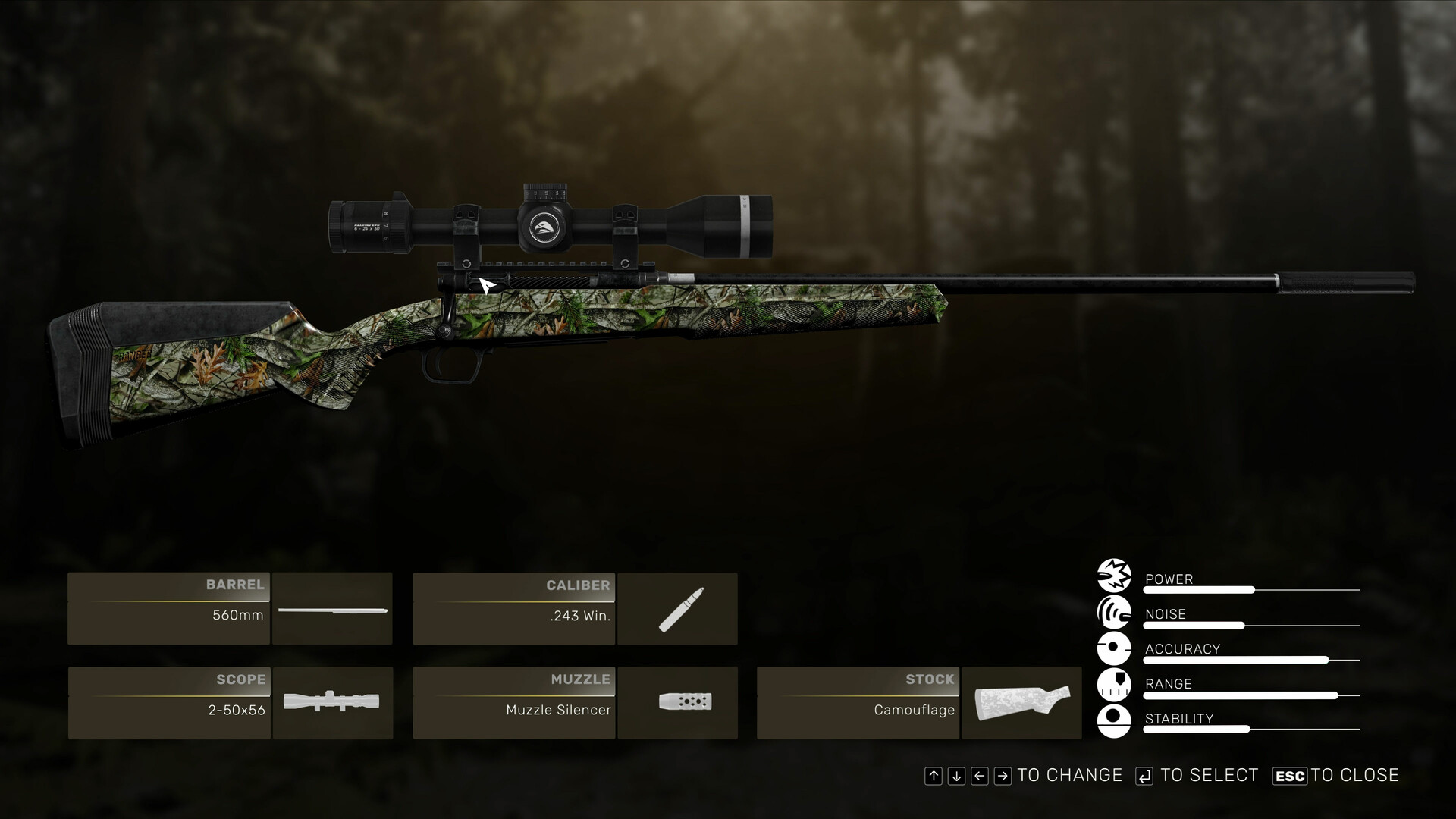Click the bullet caliber thumbnail

[x=677, y=609]
